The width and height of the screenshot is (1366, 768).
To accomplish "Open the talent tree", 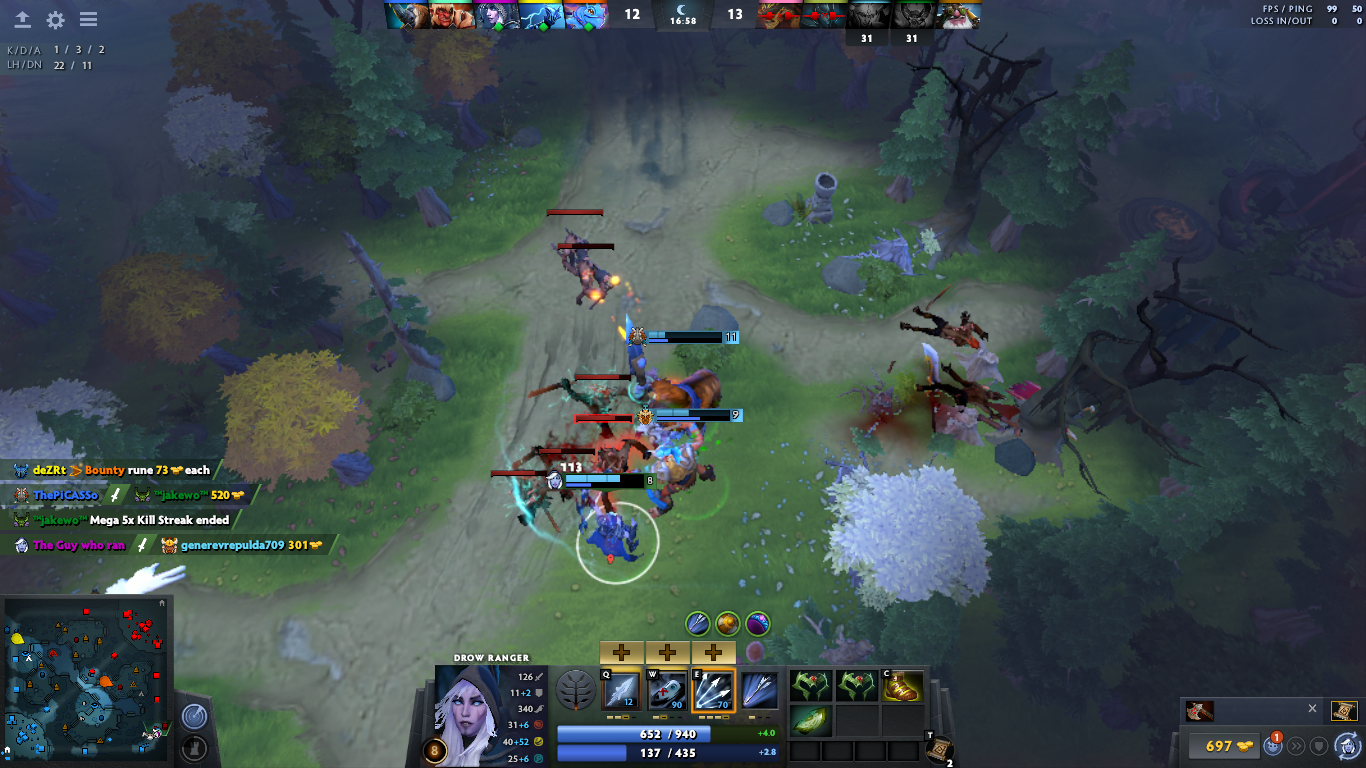I will click(575, 690).
